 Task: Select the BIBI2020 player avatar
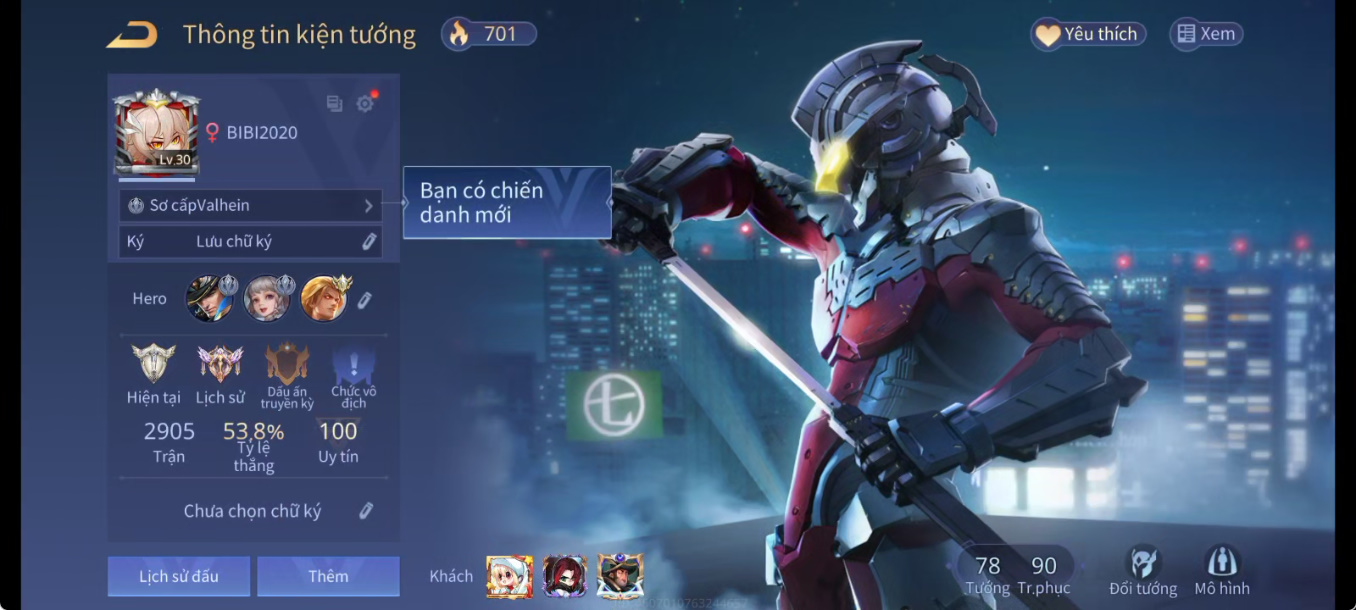[156, 132]
